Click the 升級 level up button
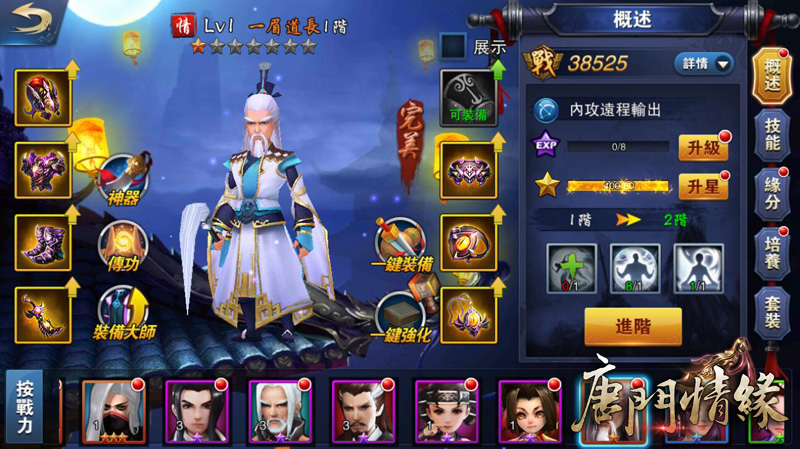The image size is (800, 449). (703, 148)
